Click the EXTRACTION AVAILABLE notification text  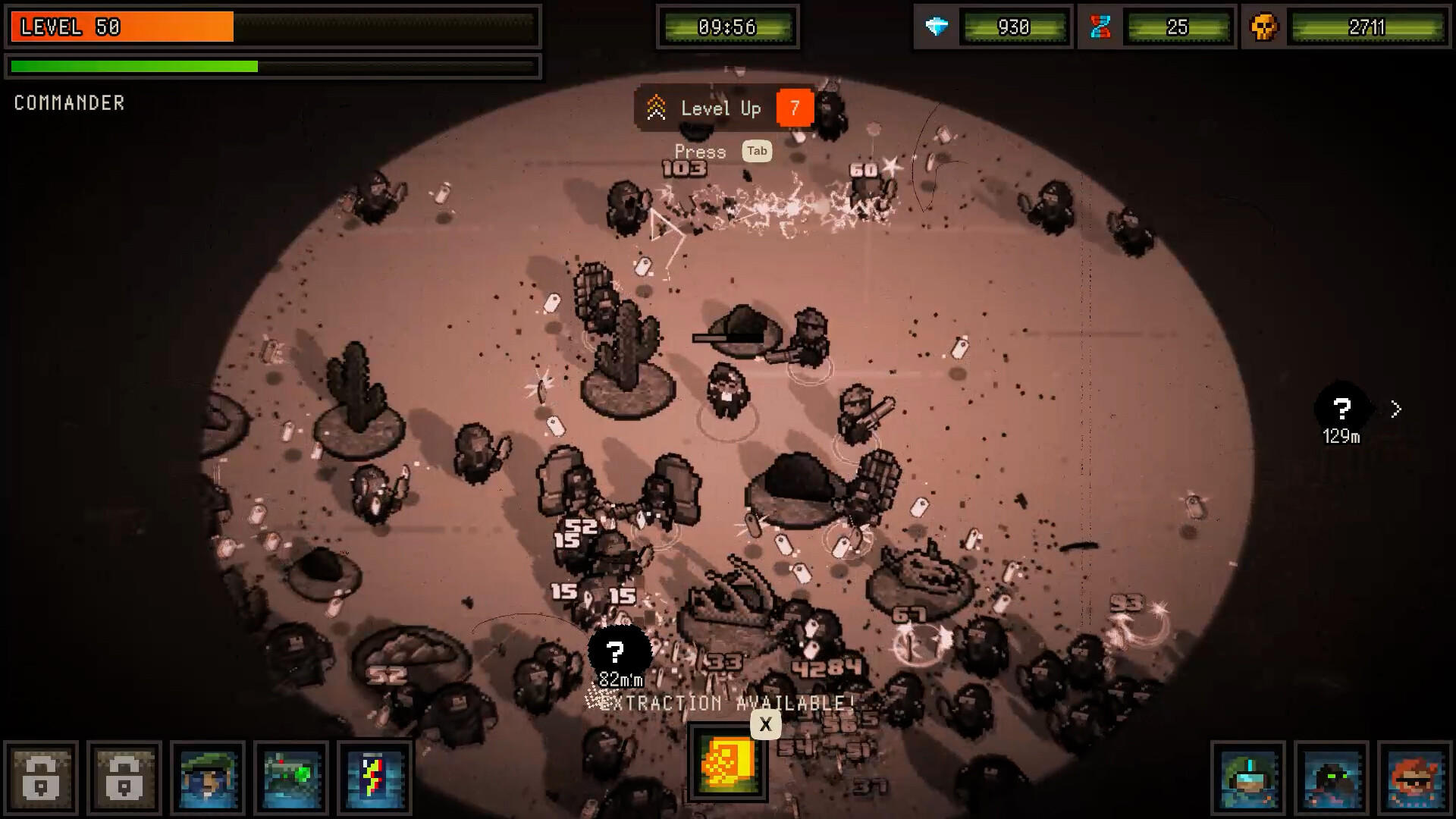coord(726,703)
